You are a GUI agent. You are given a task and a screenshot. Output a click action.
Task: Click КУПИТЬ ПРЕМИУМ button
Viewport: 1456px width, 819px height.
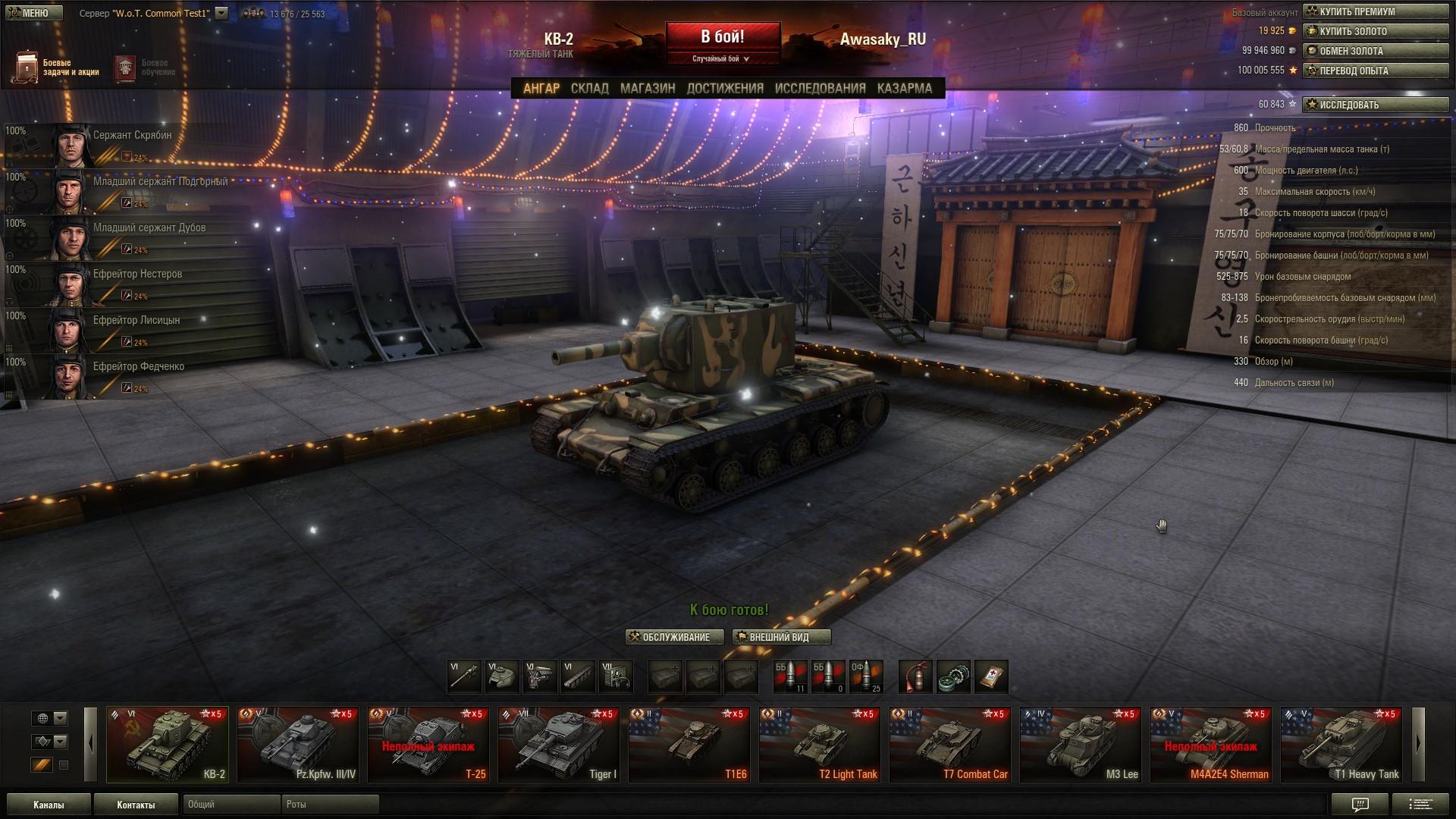[1375, 11]
